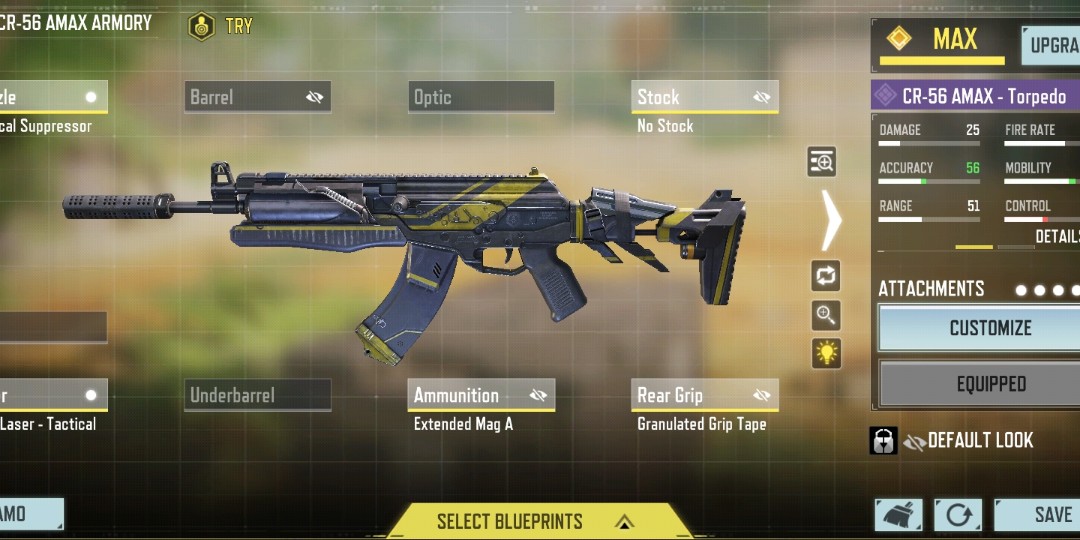The width and height of the screenshot is (1080, 540).
Task: Expand the side panel with the white arrow
Action: 831,220
